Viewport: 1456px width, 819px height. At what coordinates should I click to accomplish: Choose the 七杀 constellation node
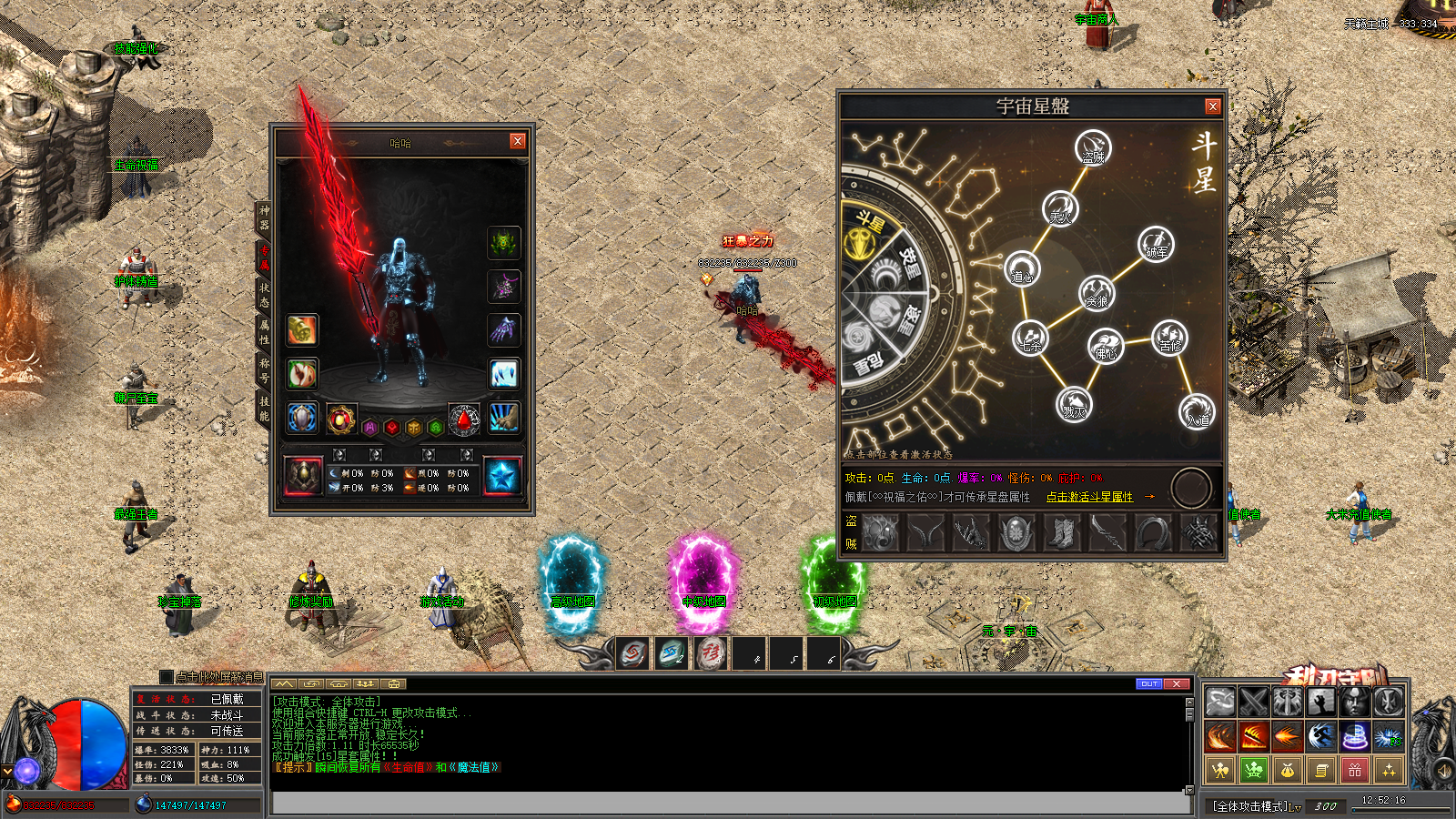[1030, 339]
